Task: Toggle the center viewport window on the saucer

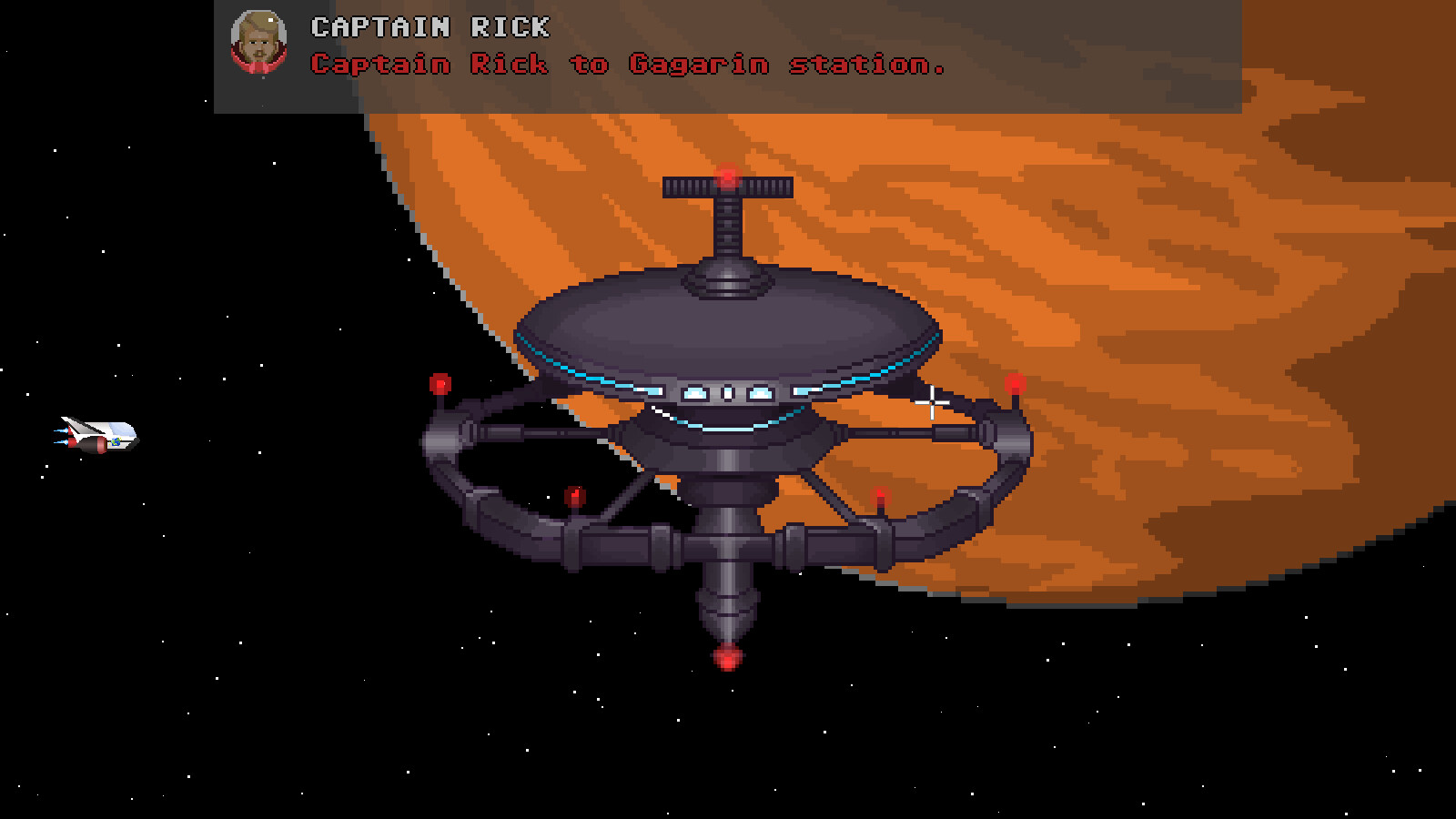Action: pos(728,390)
